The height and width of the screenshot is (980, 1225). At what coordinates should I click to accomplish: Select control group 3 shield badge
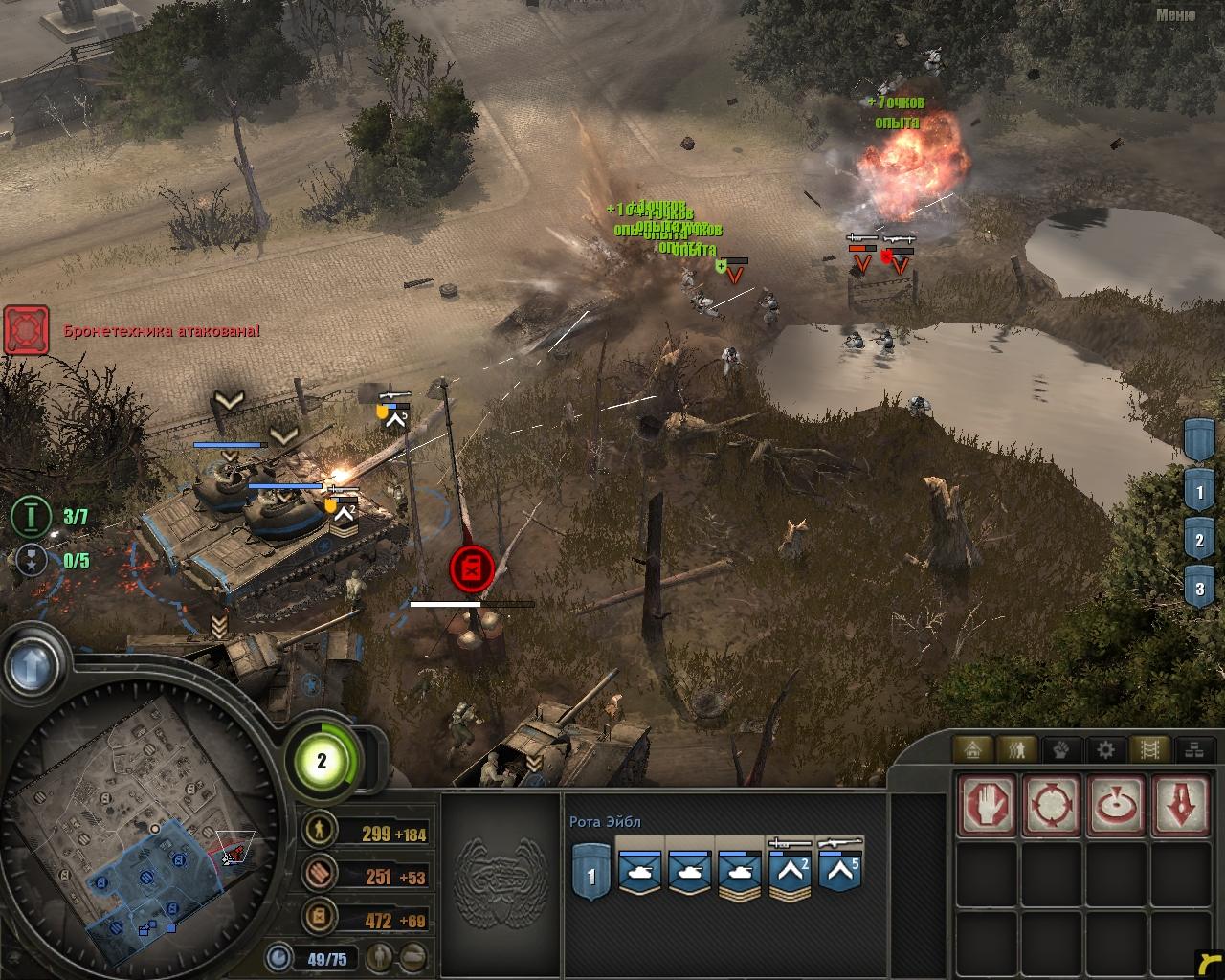point(1200,587)
